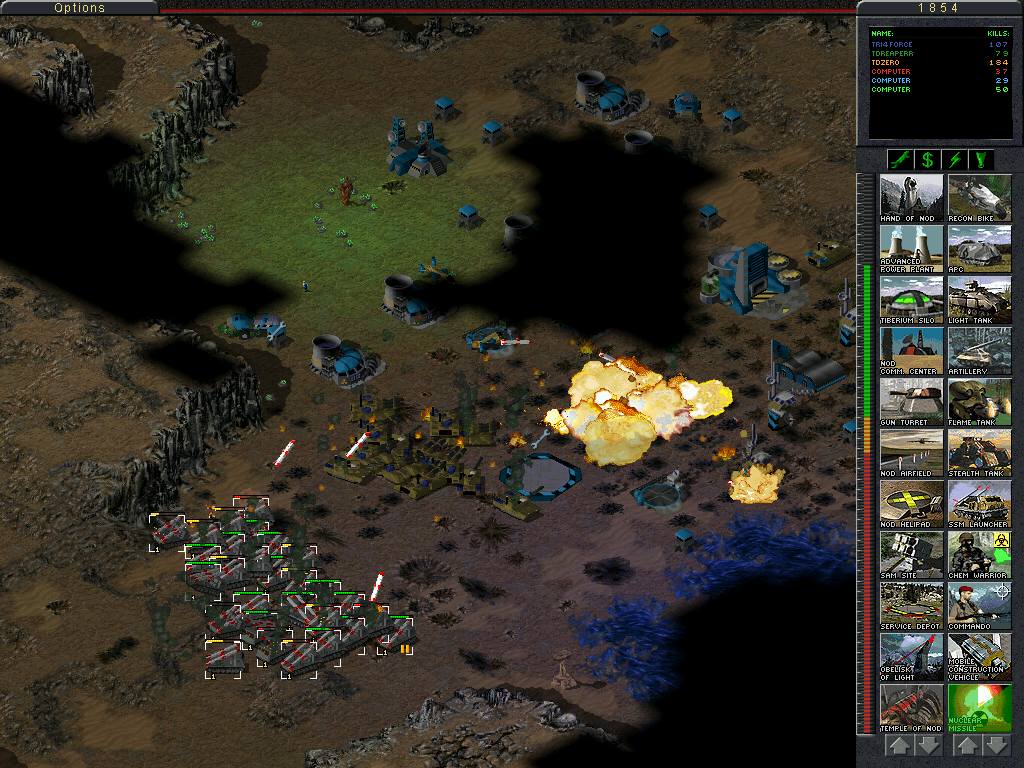Build a Nod Airfield
The height and width of the screenshot is (768, 1024).
point(911,452)
